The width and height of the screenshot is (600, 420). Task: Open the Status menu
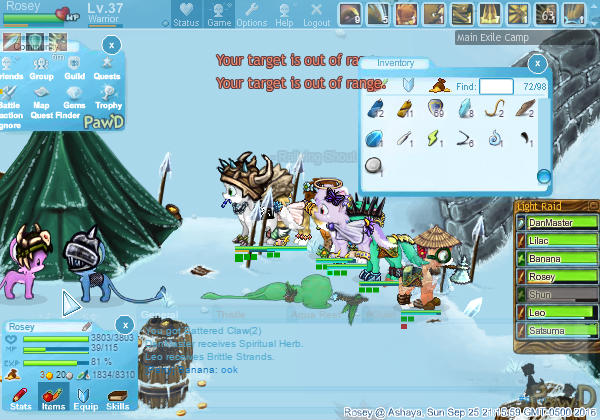pyautogui.click(x=185, y=15)
